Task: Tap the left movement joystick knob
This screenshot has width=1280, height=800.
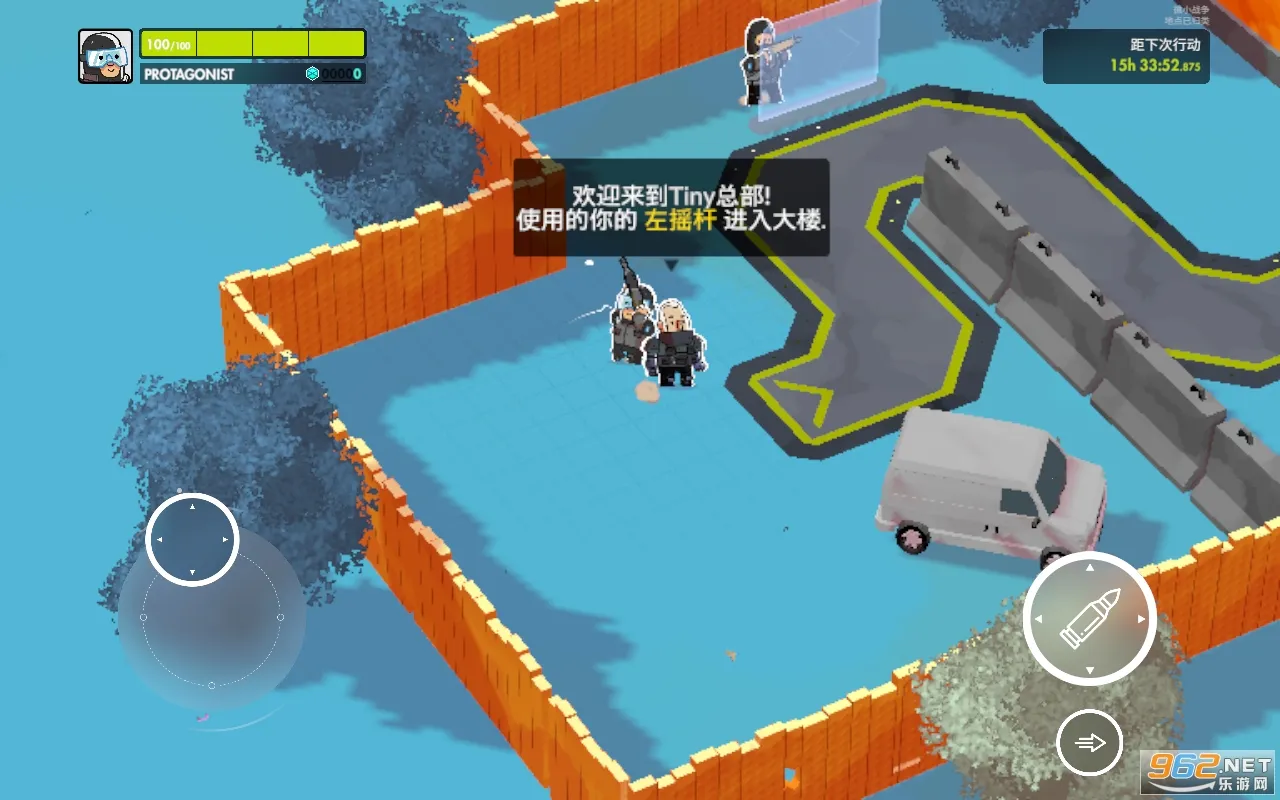Action: point(192,539)
